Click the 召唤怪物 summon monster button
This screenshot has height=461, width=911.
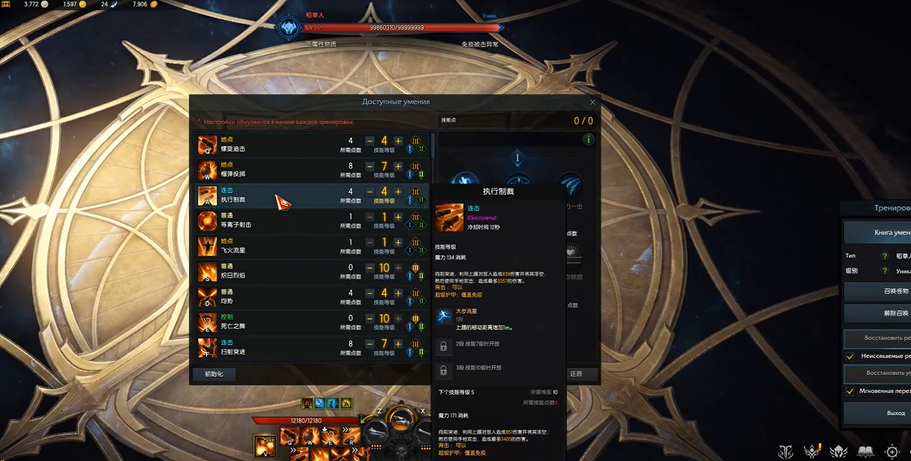(x=880, y=290)
